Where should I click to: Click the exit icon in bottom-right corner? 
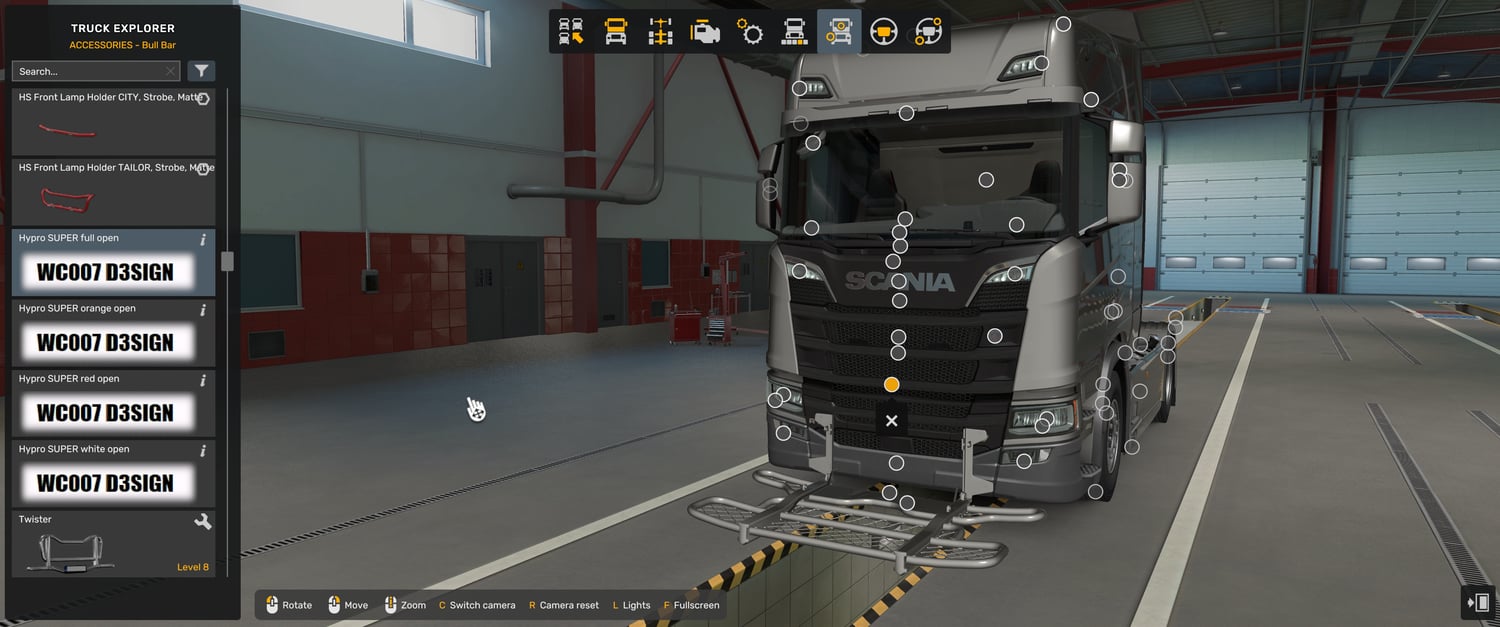tap(1477, 602)
